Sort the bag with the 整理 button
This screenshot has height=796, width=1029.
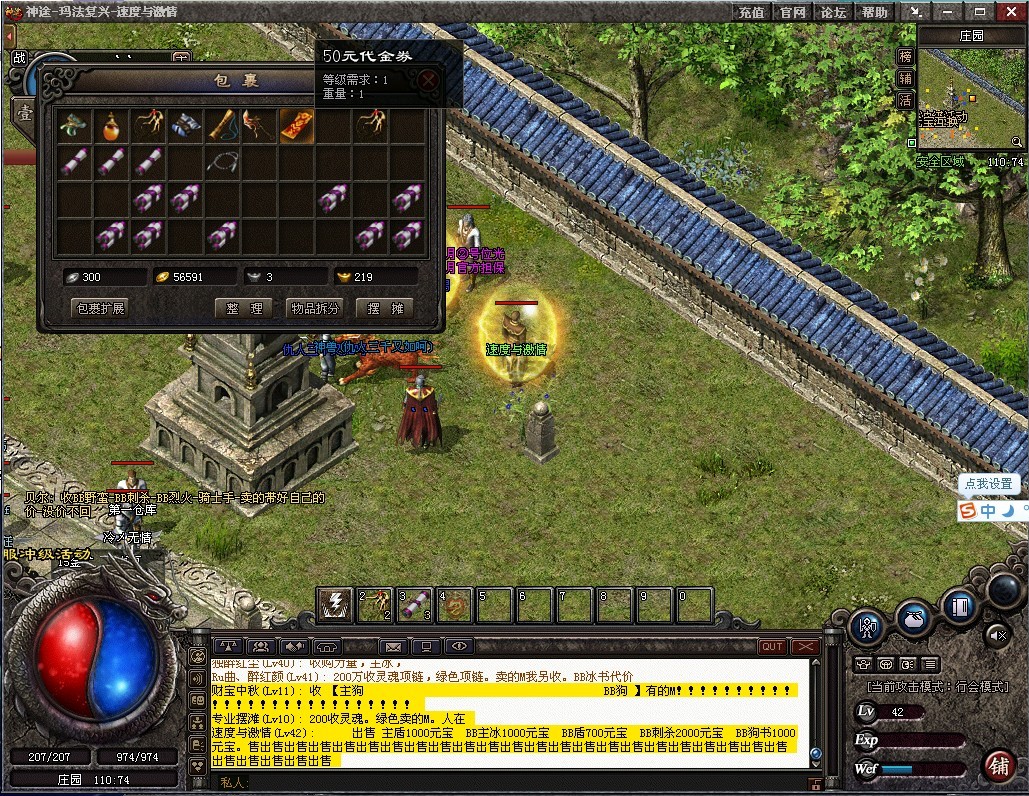(243, 308)
